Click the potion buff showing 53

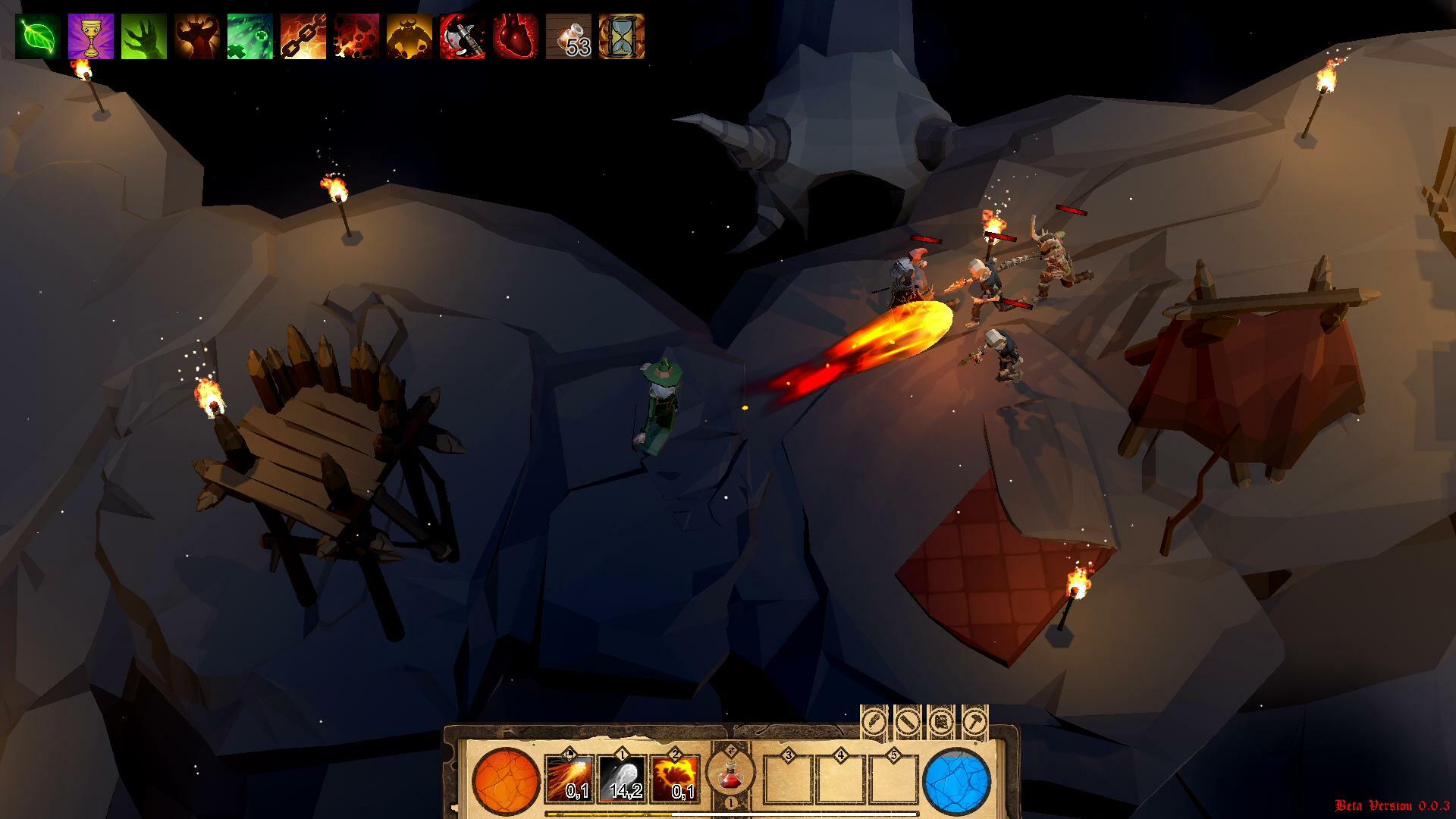coord(569,36)
